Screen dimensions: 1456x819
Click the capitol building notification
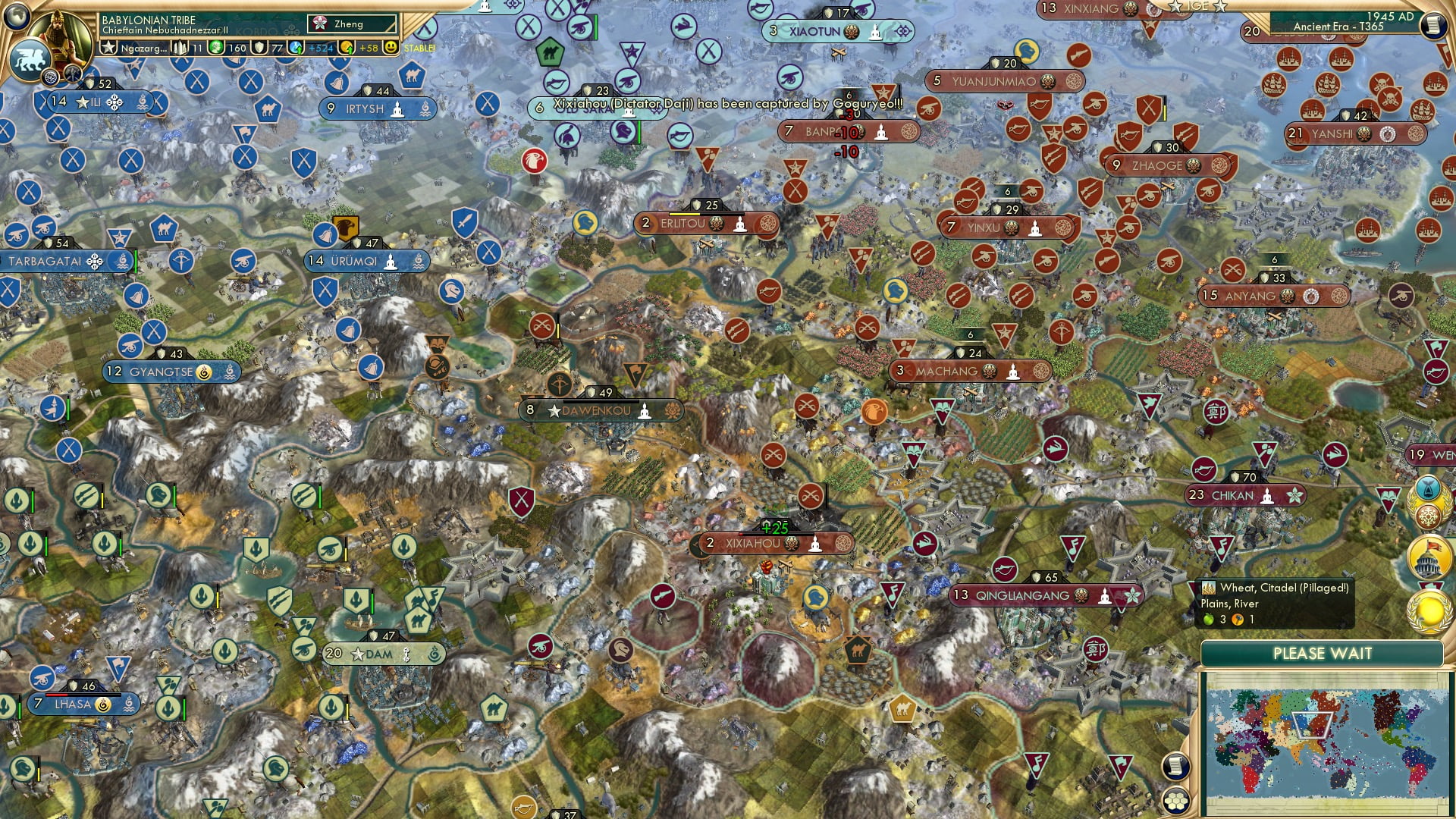pos(1428,558)
